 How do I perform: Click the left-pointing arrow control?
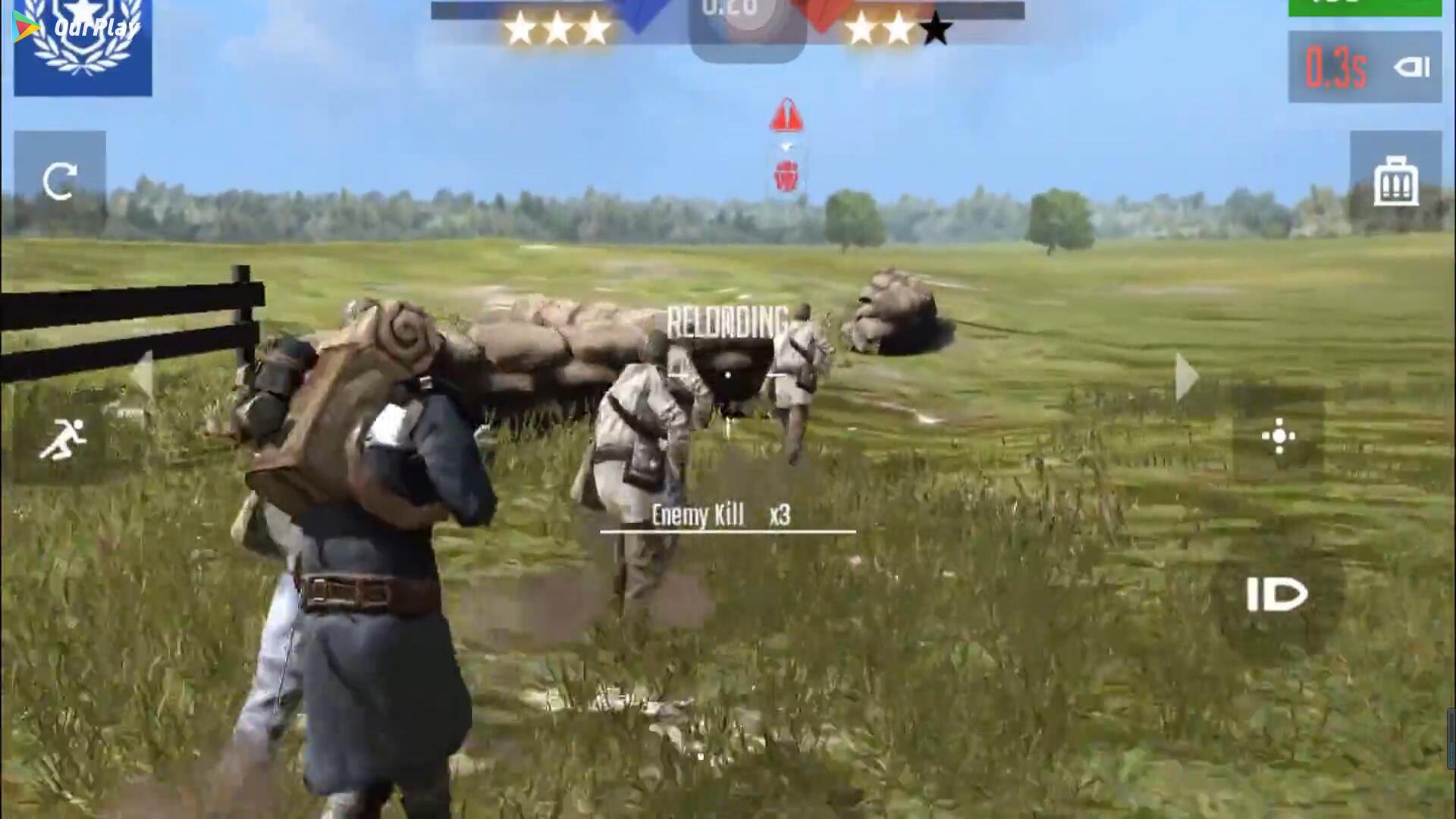tap(143, 377)
